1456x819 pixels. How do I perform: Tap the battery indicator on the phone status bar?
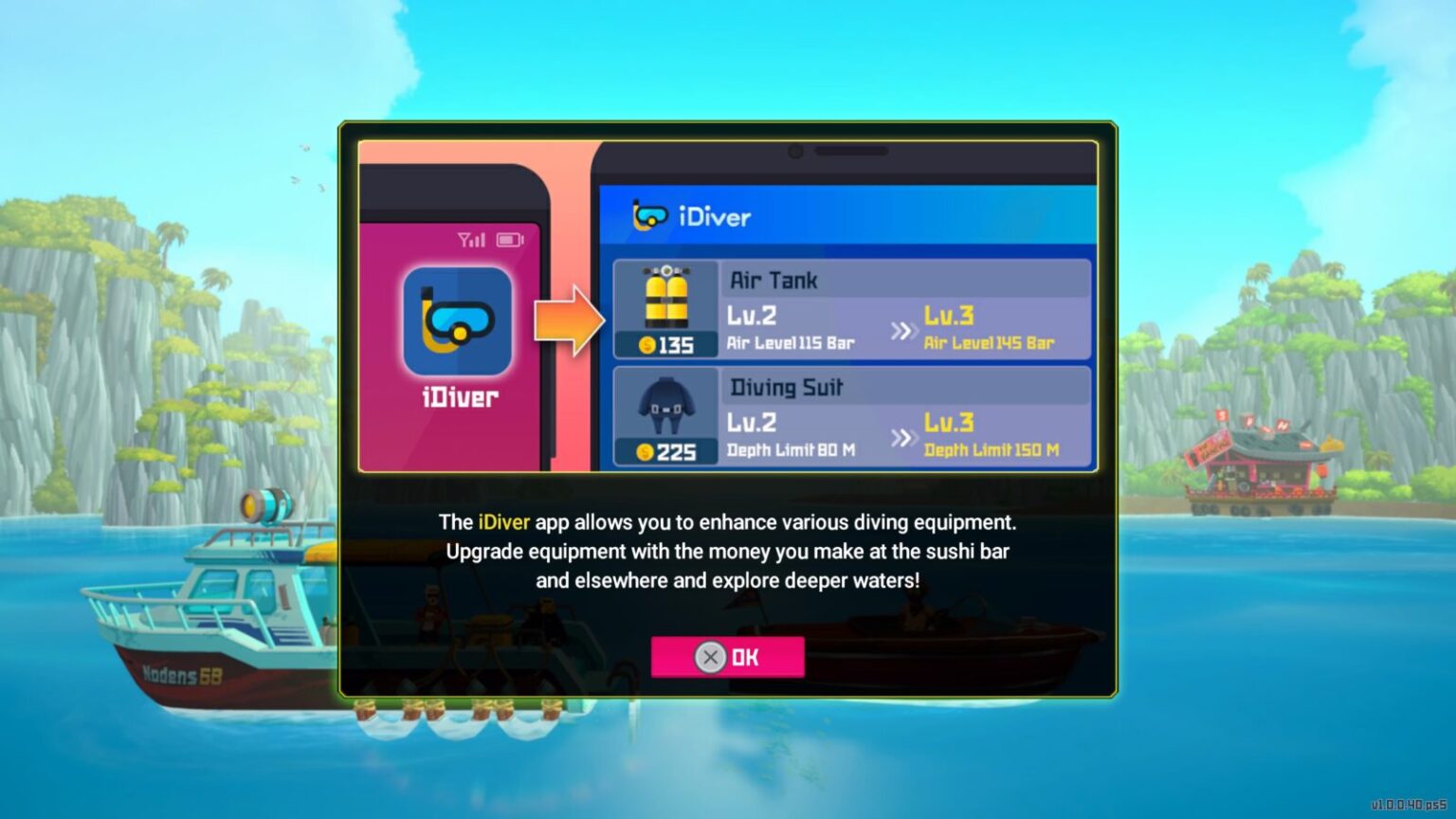coord(508,241)
